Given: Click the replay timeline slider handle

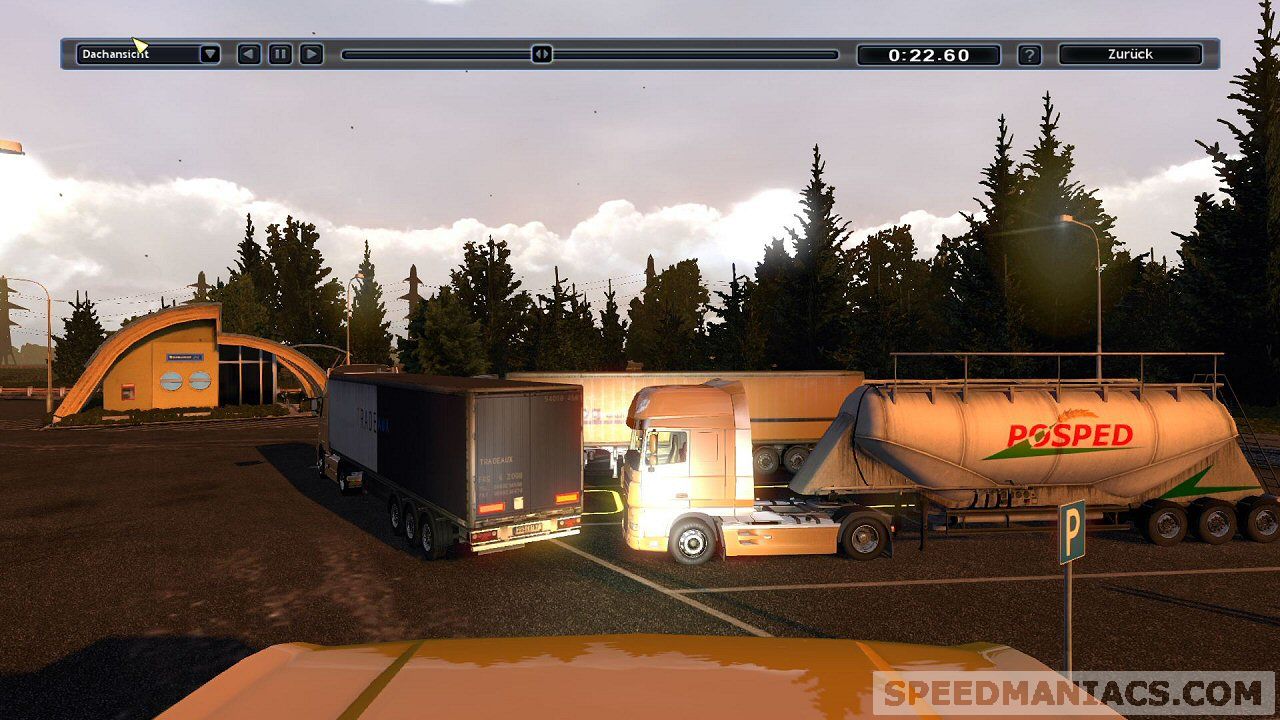Looking at the screenshot, I should pyautogui.click(x=541, y=54).
